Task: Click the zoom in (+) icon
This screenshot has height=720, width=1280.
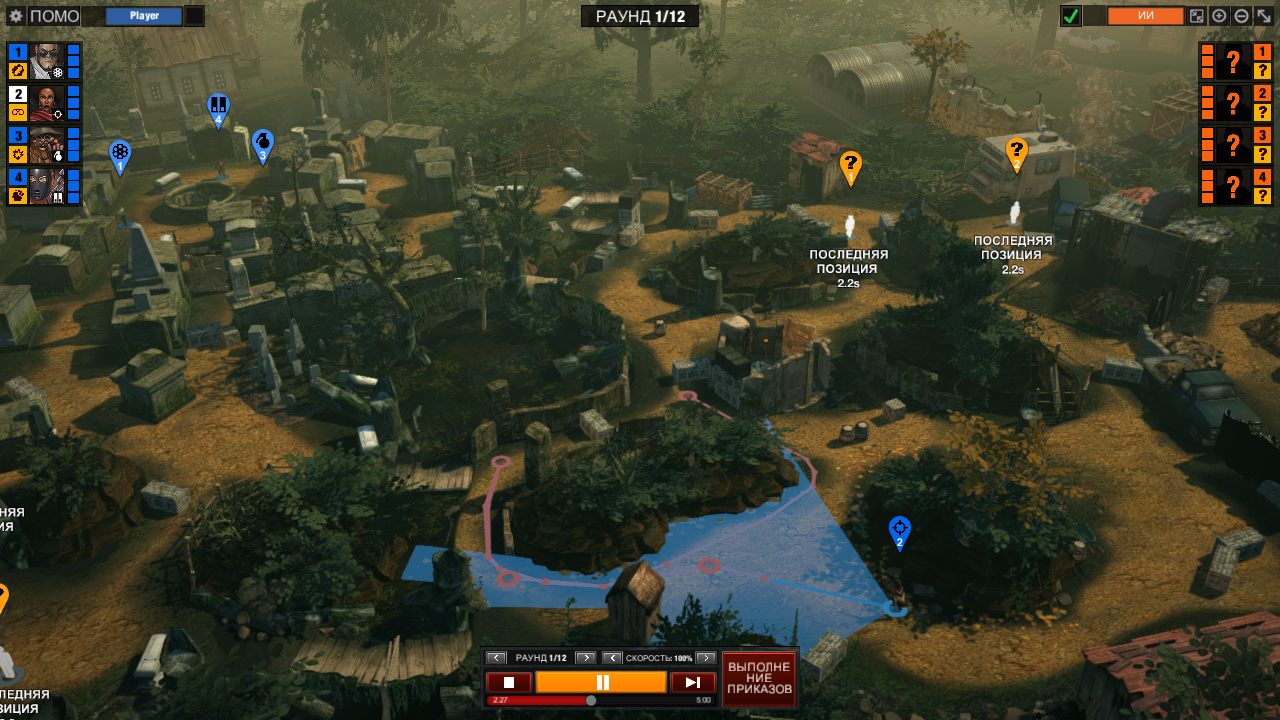Action: point(1218,15)
